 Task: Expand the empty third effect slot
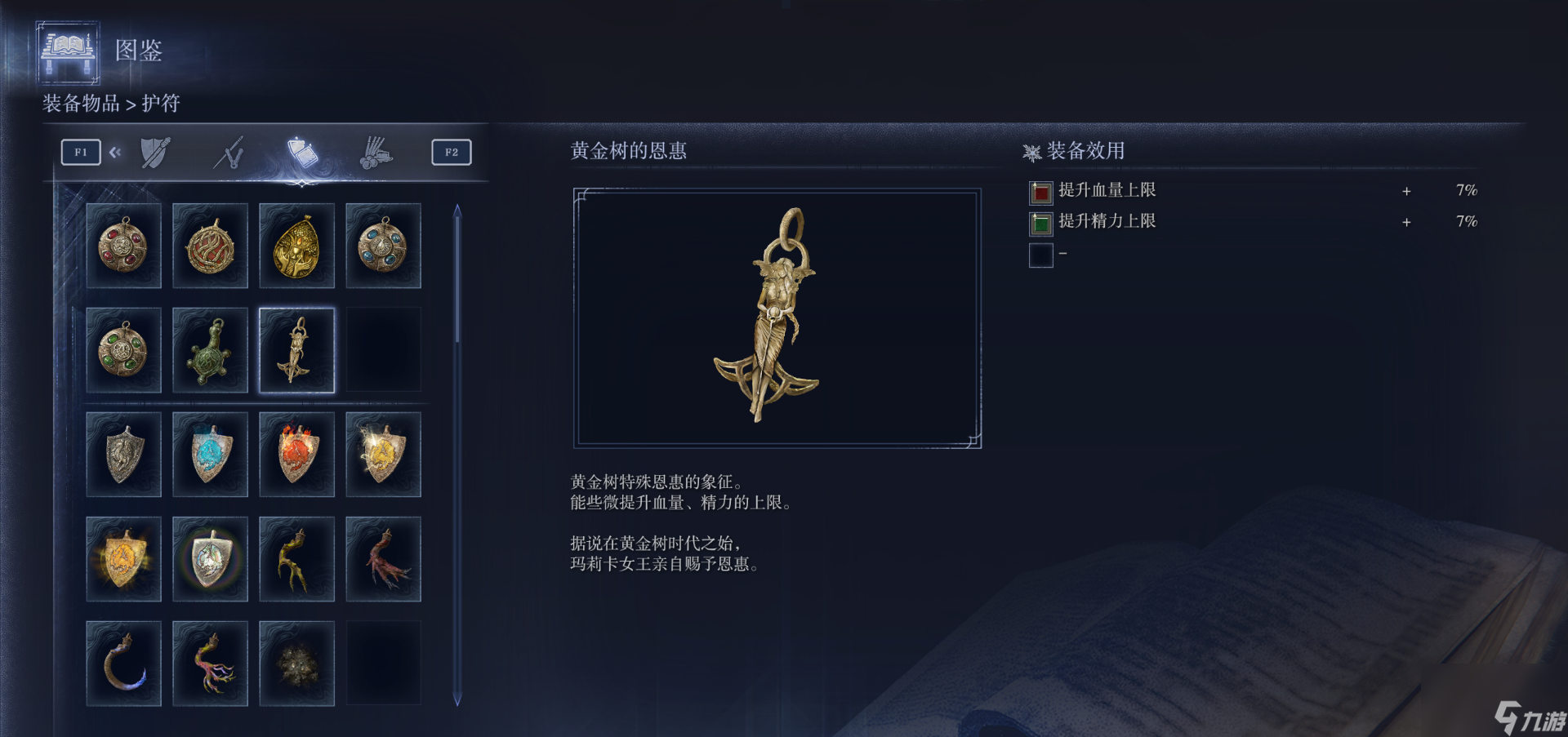(1040, 255)
